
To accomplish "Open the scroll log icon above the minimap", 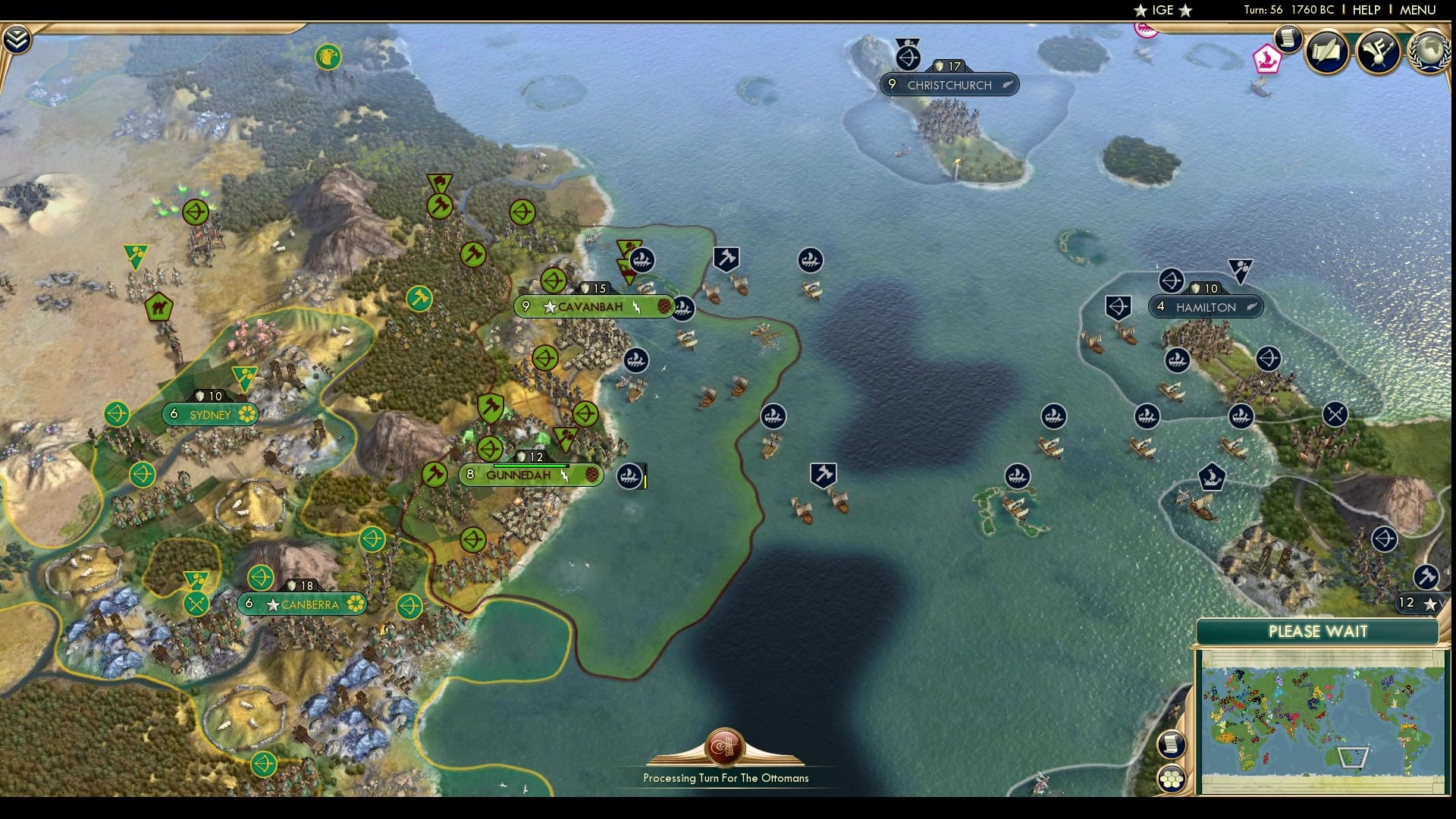I will click(x=1171, y=745).
